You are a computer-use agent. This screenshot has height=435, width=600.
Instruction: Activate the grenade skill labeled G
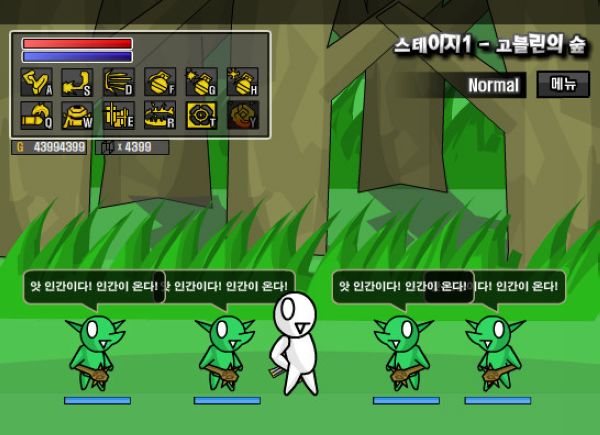[201, 82]
